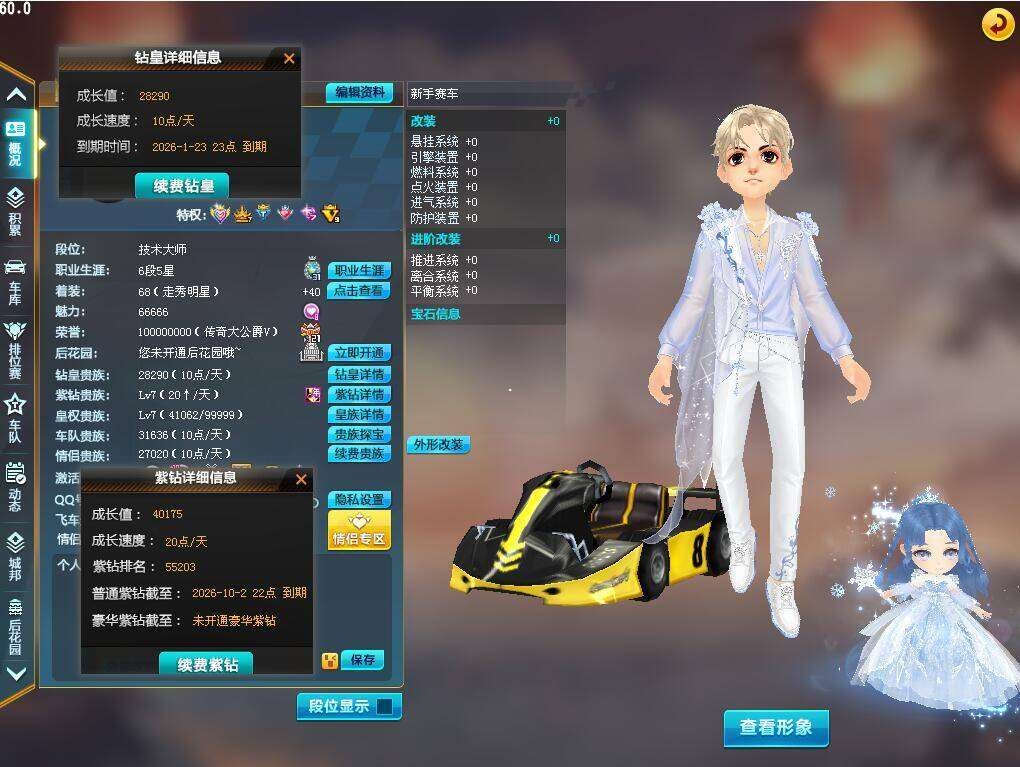Open 隐私设置 privacy settings
1020x767 pixels.
pyautogui.click(x=359, y=499)
